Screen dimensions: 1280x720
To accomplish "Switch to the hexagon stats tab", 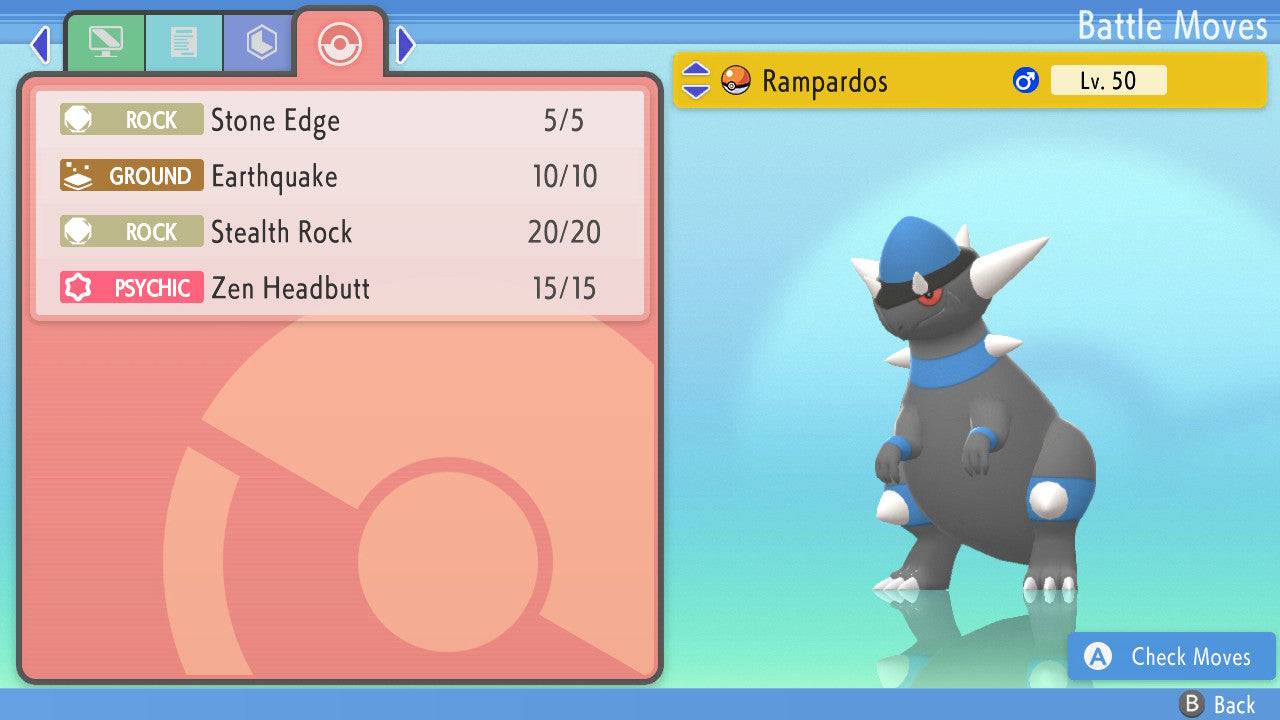I will 261,43.
